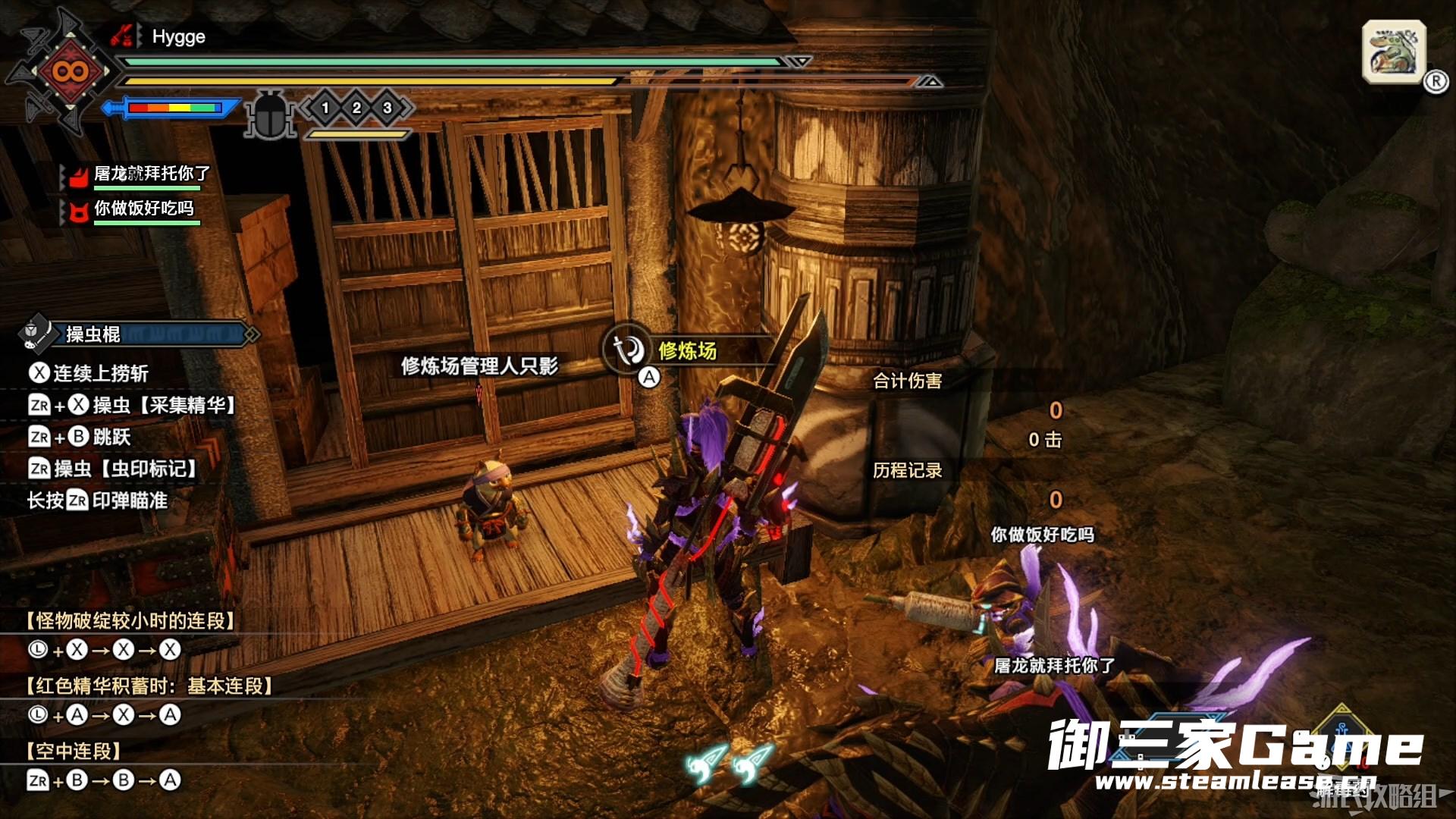Open the 修炼场 interaction prompt
Viewport: 1456px width, 819px height.
click(x=660, y=351)
